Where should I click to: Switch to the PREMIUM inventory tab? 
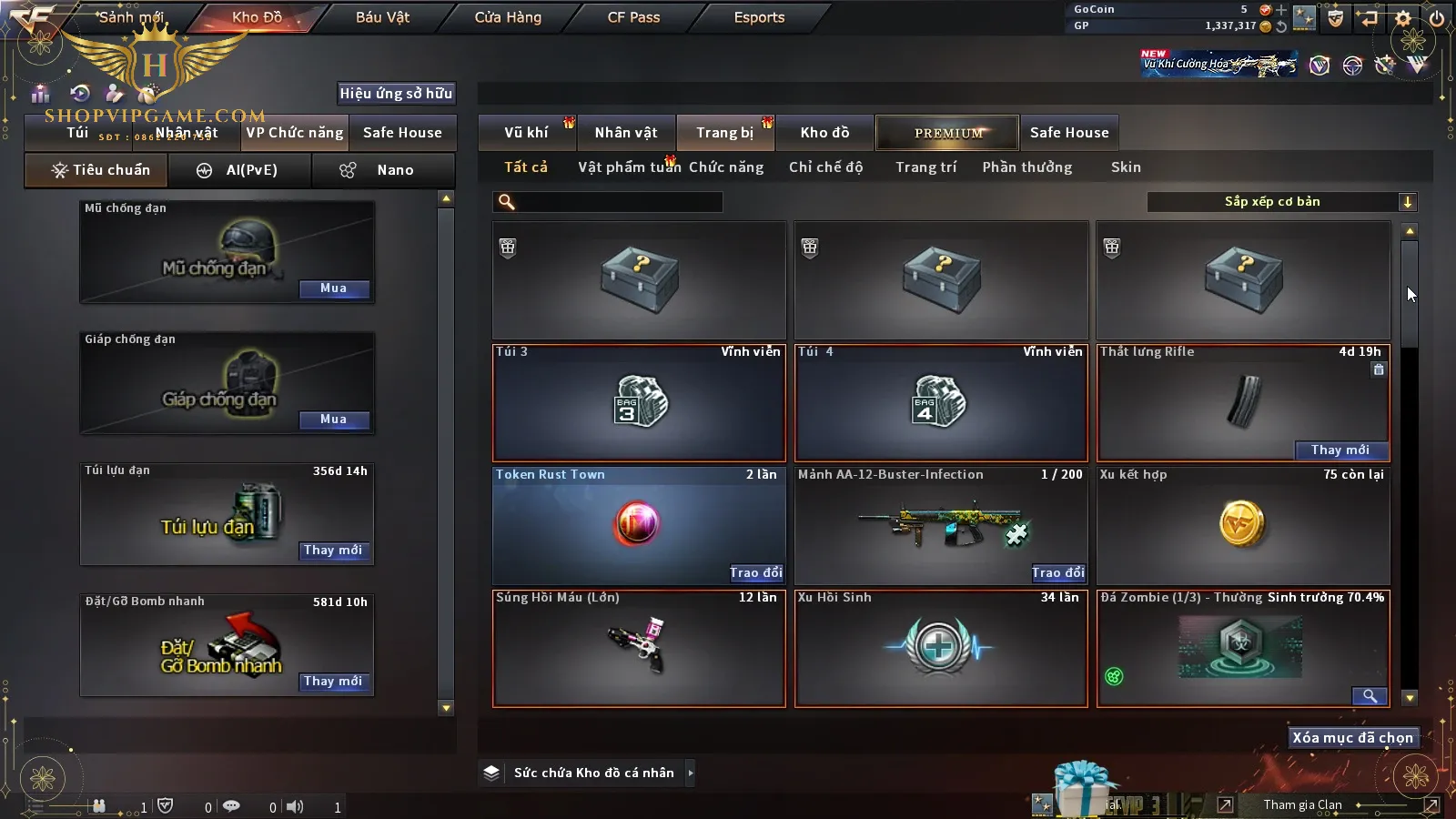click(x=947, y=133)
